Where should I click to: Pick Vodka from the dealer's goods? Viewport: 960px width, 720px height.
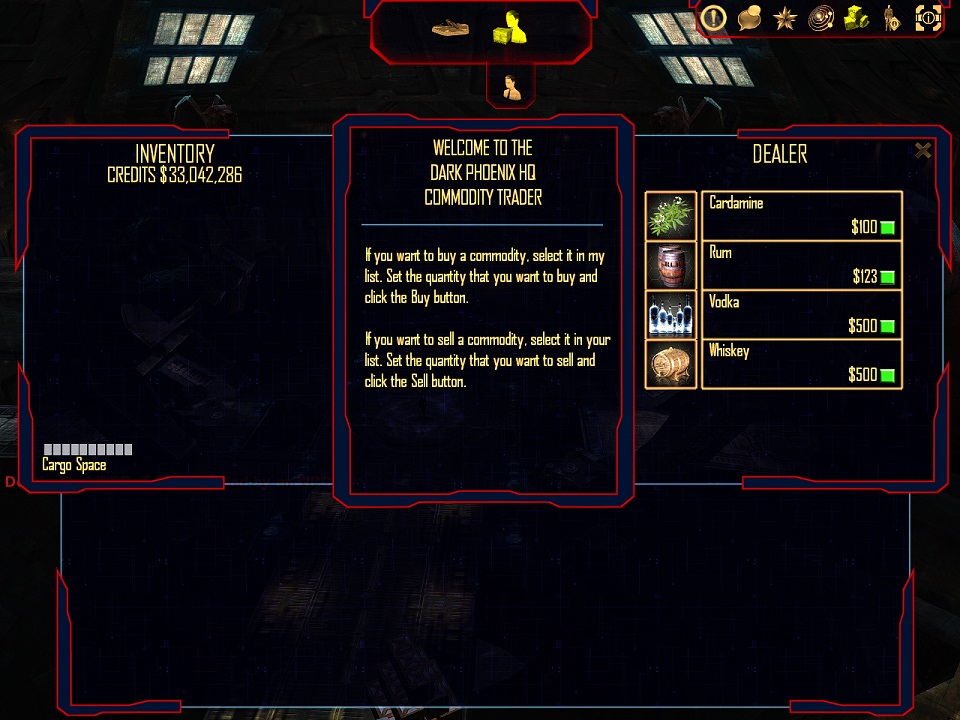point(801,313)
